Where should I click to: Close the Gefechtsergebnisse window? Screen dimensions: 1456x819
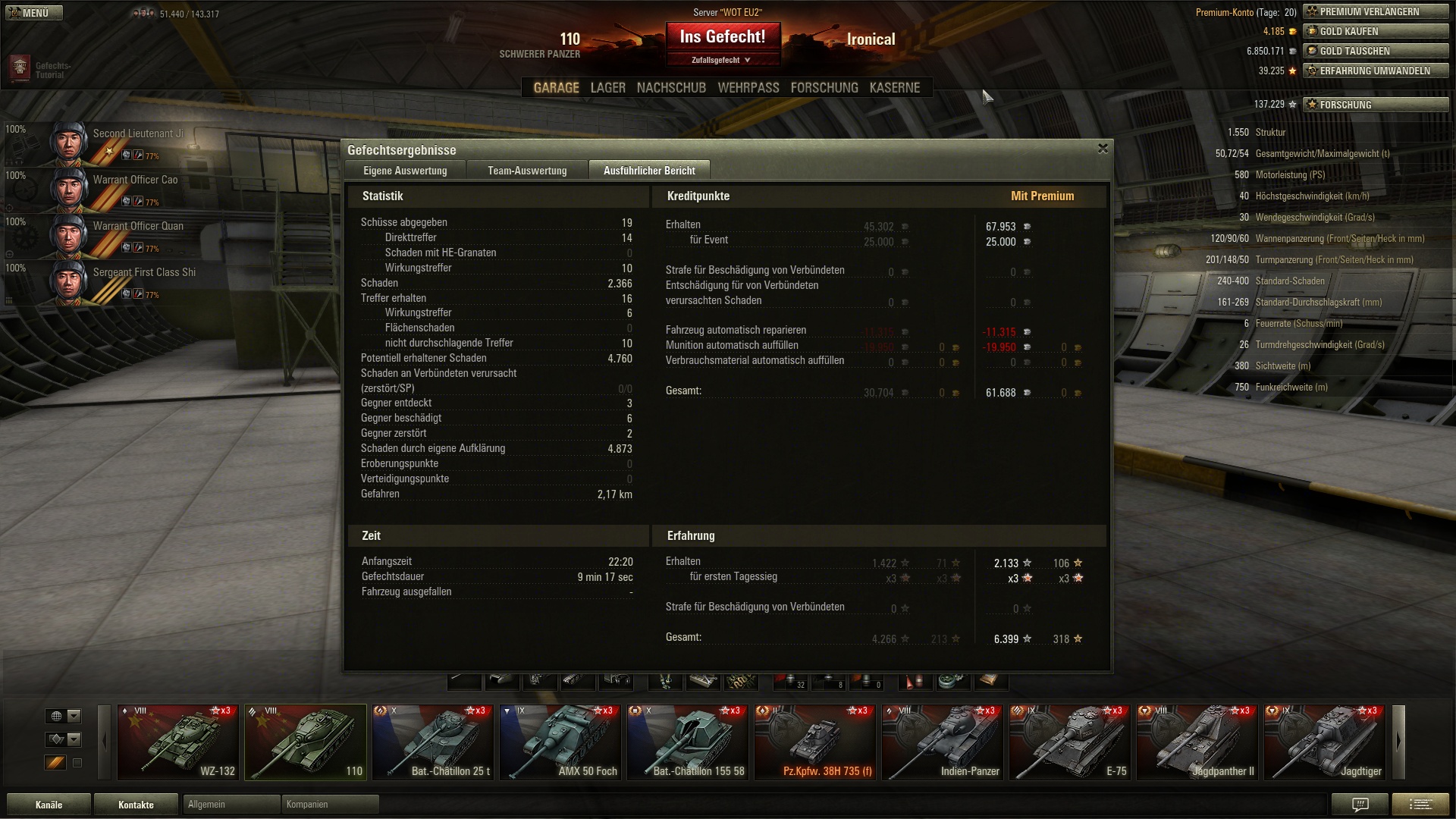point(1103,149)
